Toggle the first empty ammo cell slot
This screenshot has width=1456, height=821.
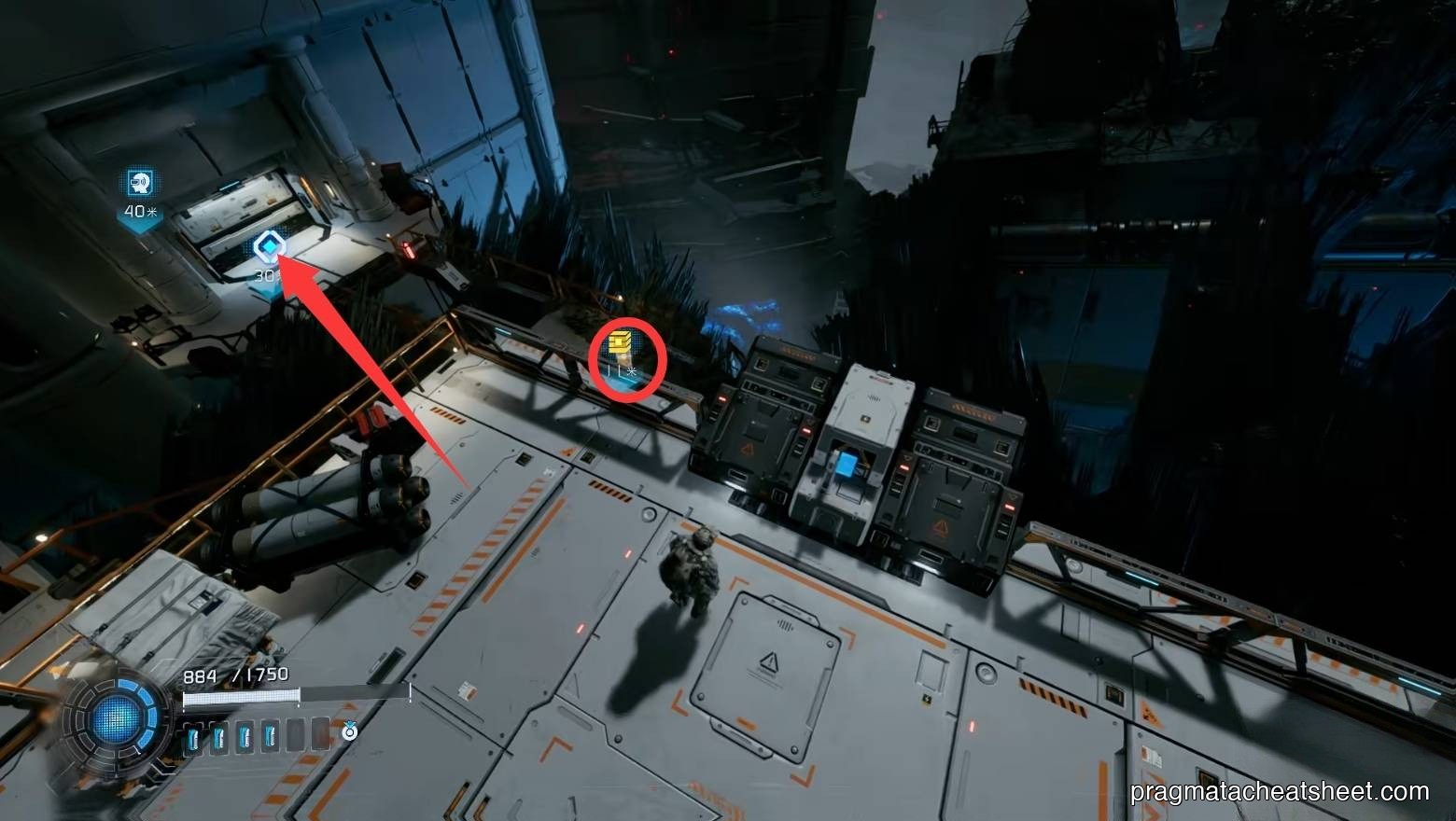(x=295, y=735)
